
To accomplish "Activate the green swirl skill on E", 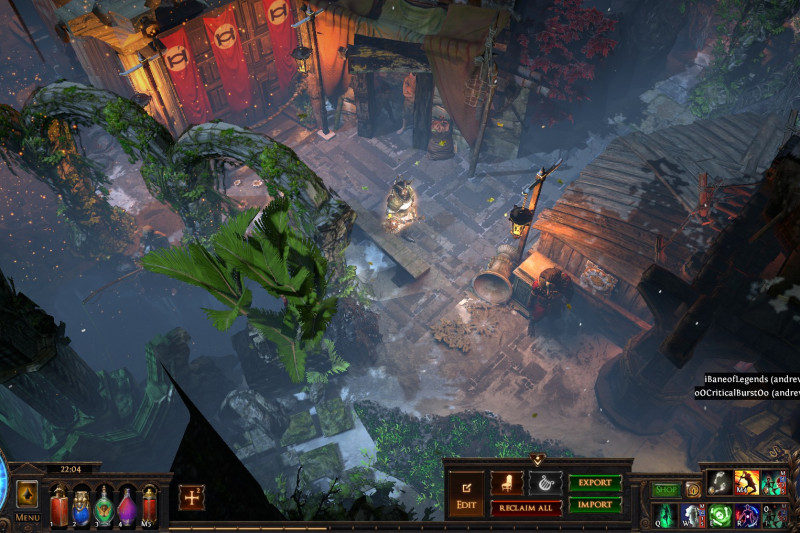I will (720, 515).
